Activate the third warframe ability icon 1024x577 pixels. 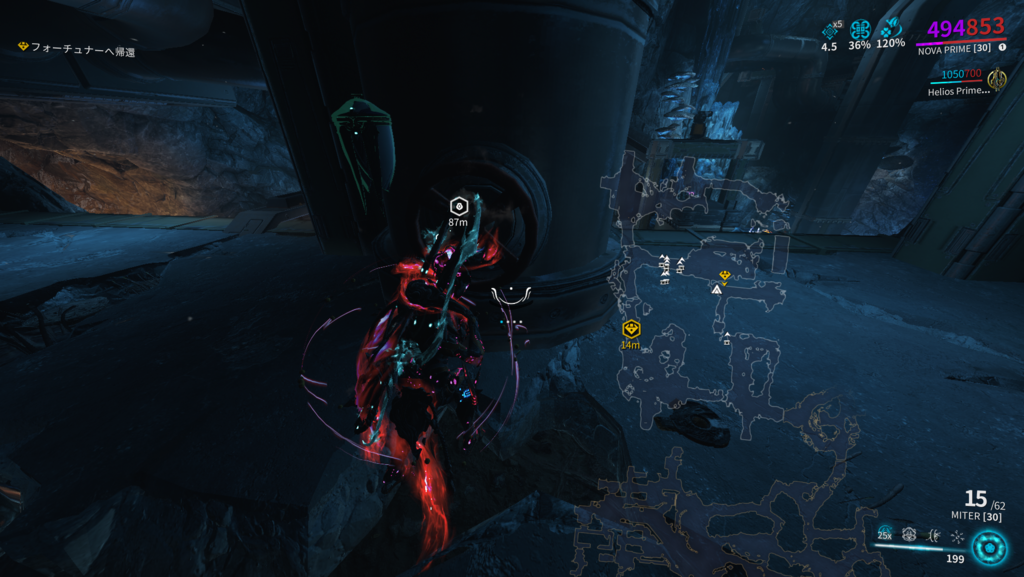(x=933, y=535)
